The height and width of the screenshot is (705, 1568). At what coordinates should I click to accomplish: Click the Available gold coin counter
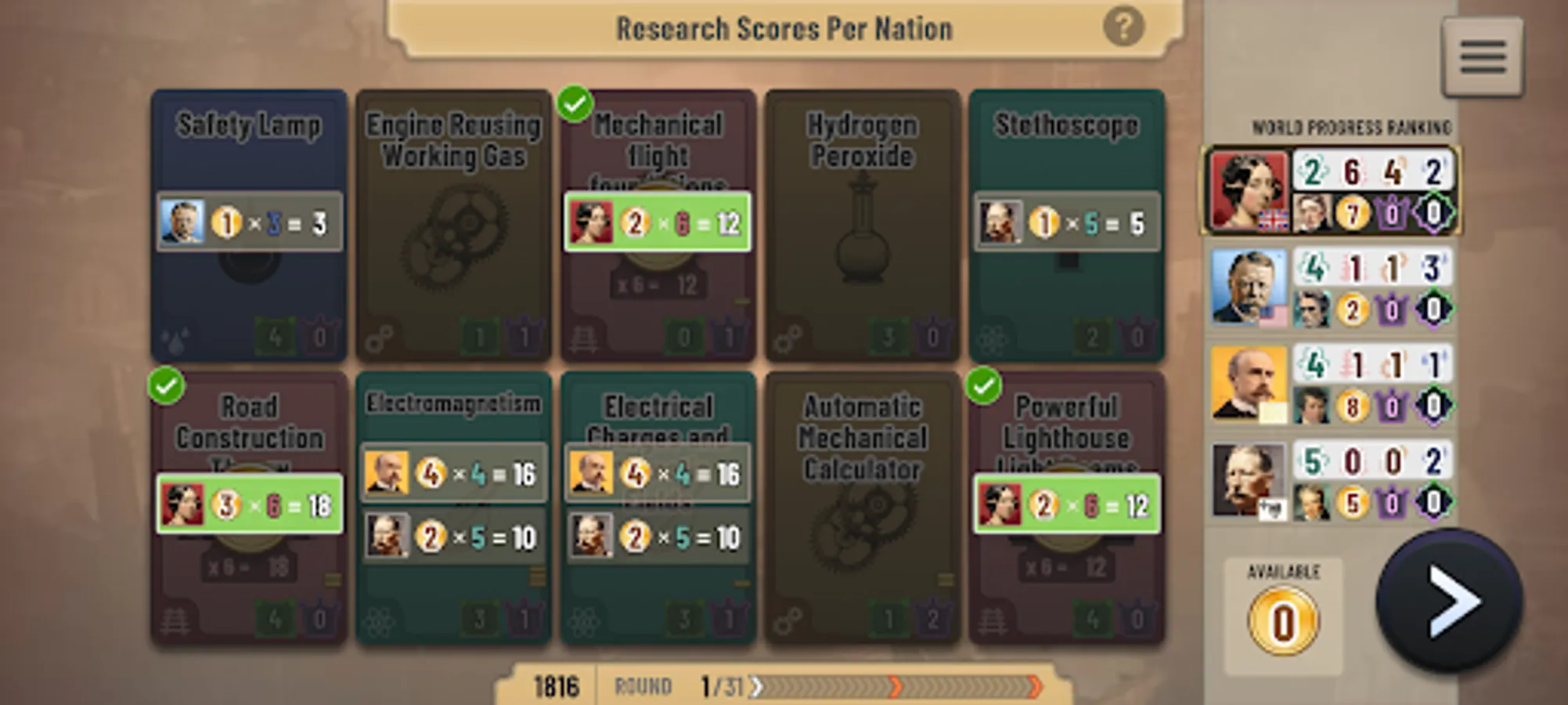(1281, 619)
